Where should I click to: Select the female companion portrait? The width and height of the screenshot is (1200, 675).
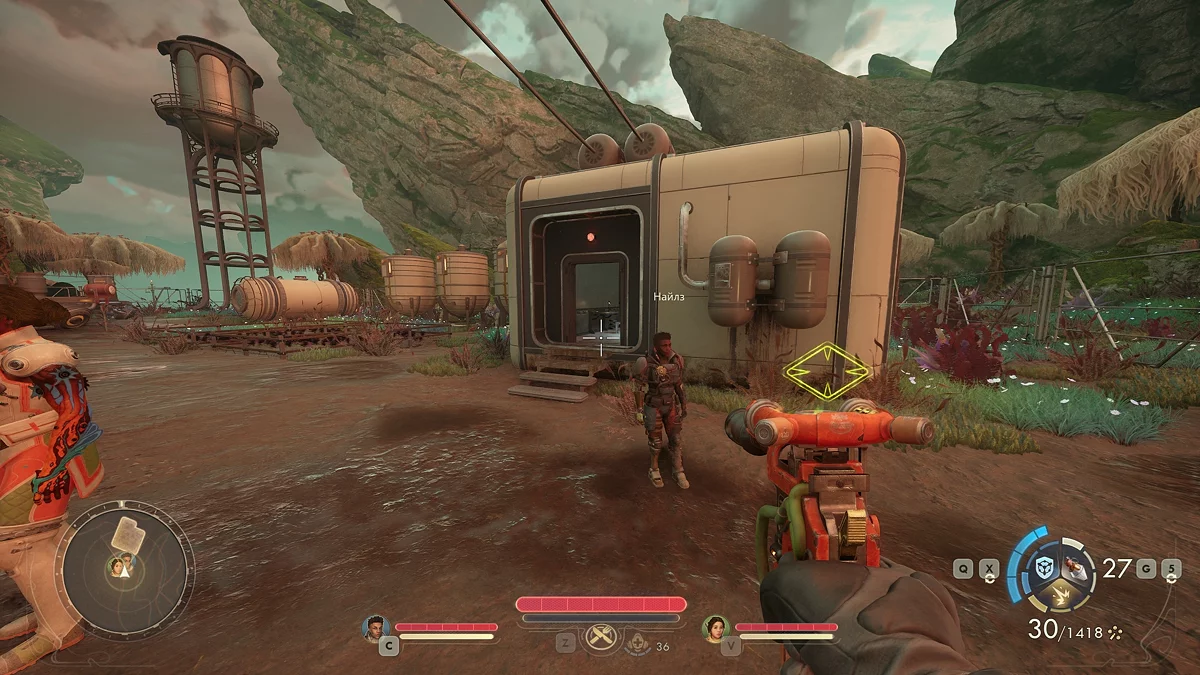pyautogui.click(x=716, y=627)
